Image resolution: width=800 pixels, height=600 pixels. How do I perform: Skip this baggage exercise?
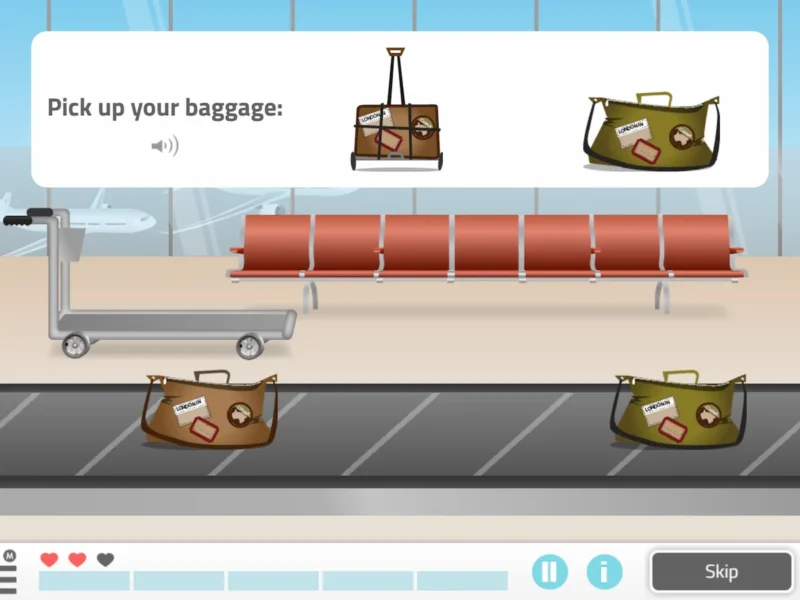tap(721, 572)
